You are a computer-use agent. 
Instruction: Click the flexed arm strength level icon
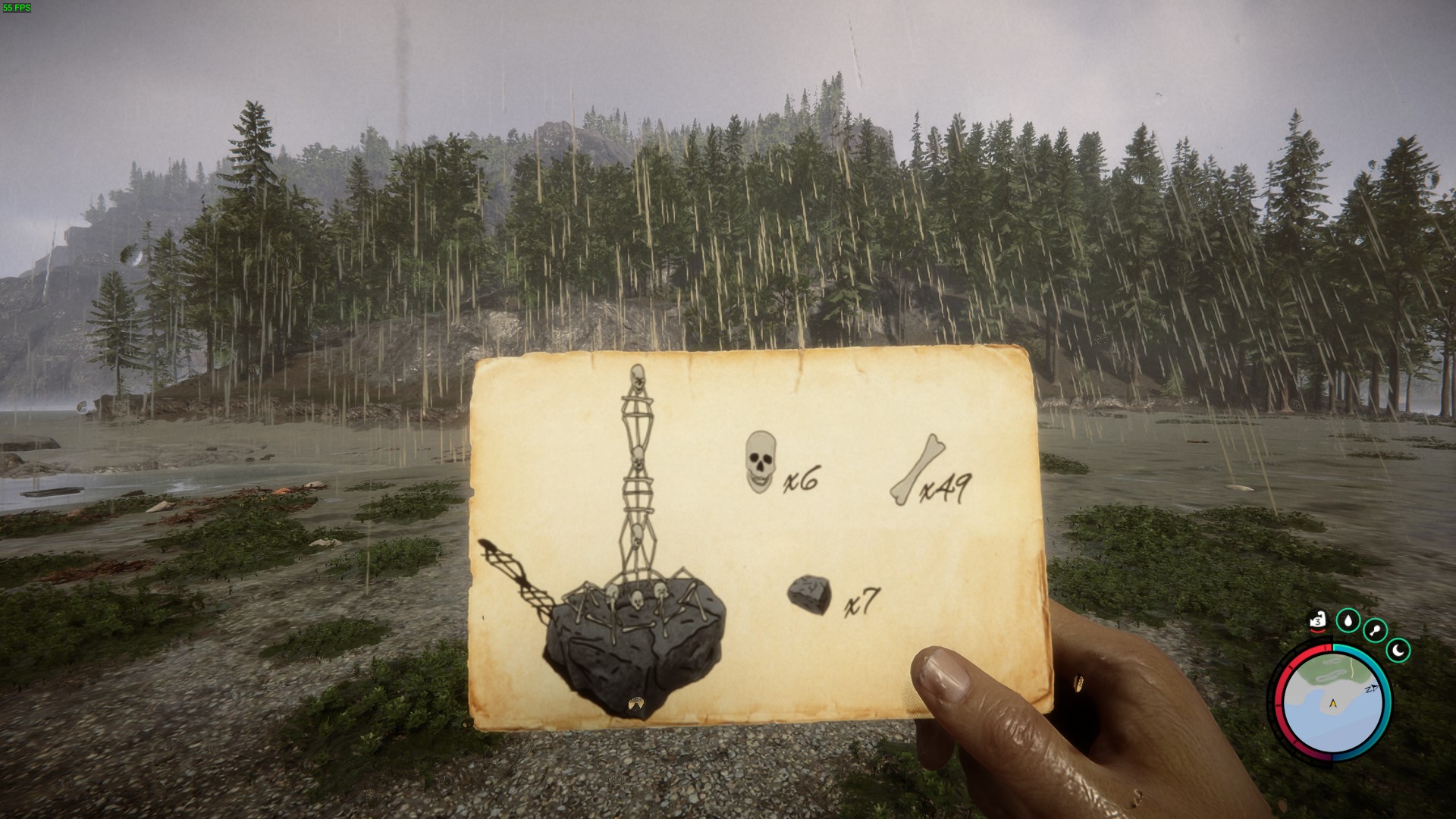(1318, 622)
